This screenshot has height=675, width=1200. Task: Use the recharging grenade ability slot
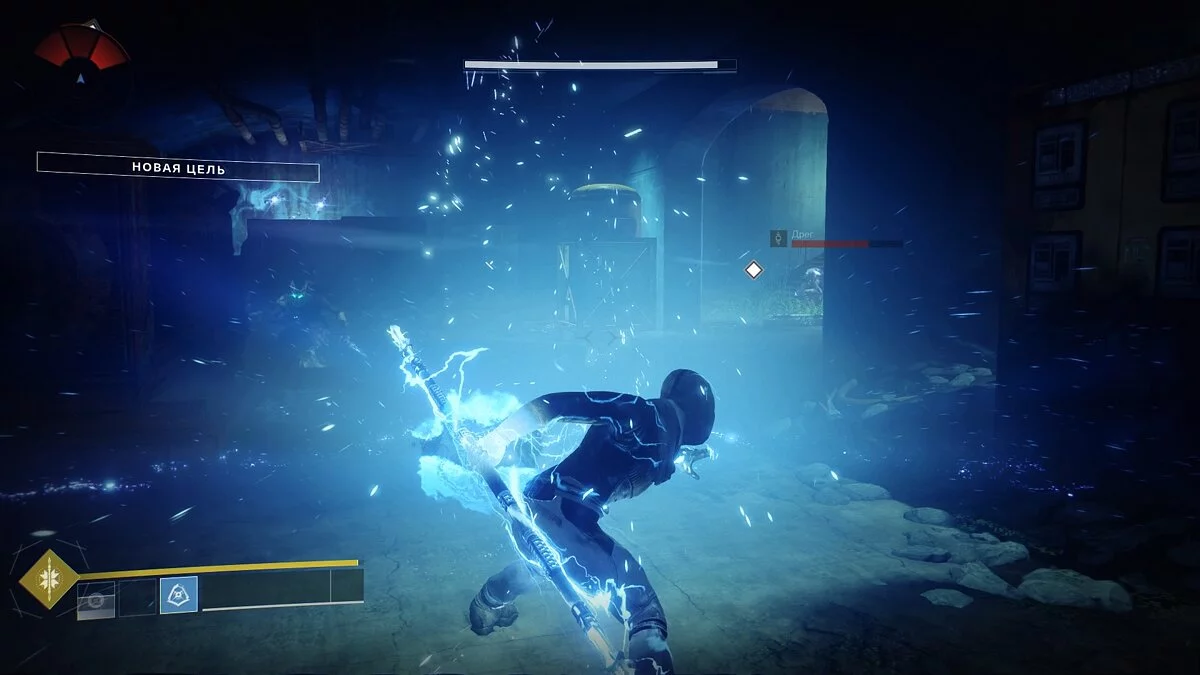coord(97,598)
